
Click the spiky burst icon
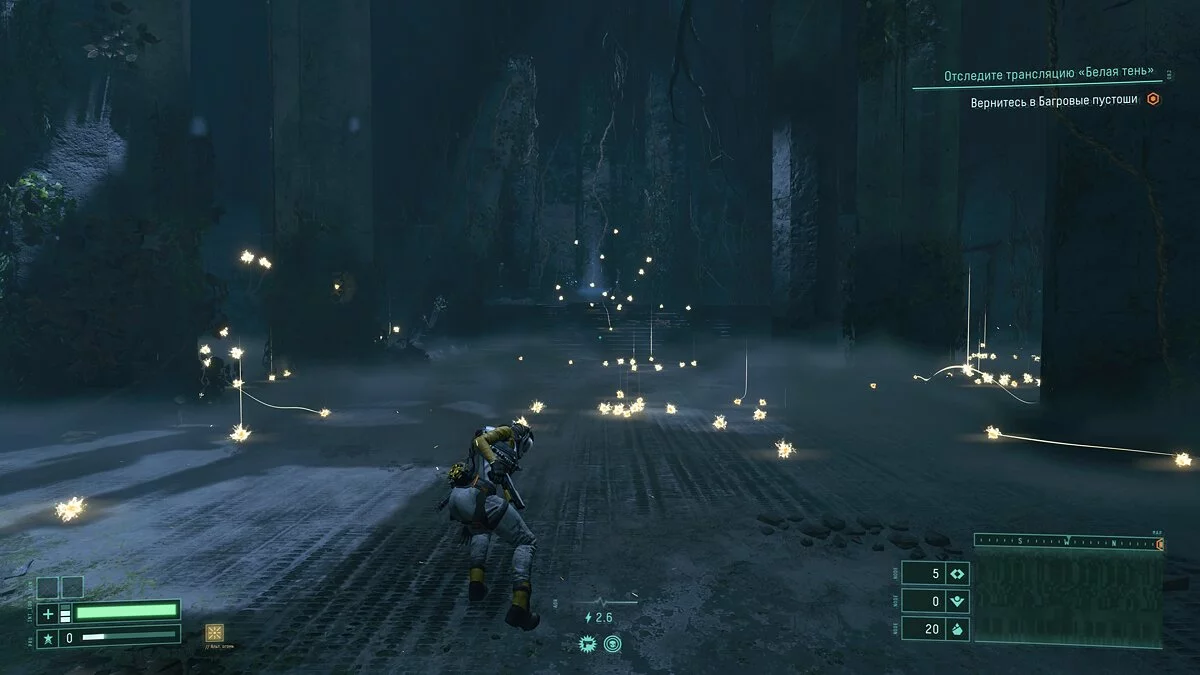587,644
